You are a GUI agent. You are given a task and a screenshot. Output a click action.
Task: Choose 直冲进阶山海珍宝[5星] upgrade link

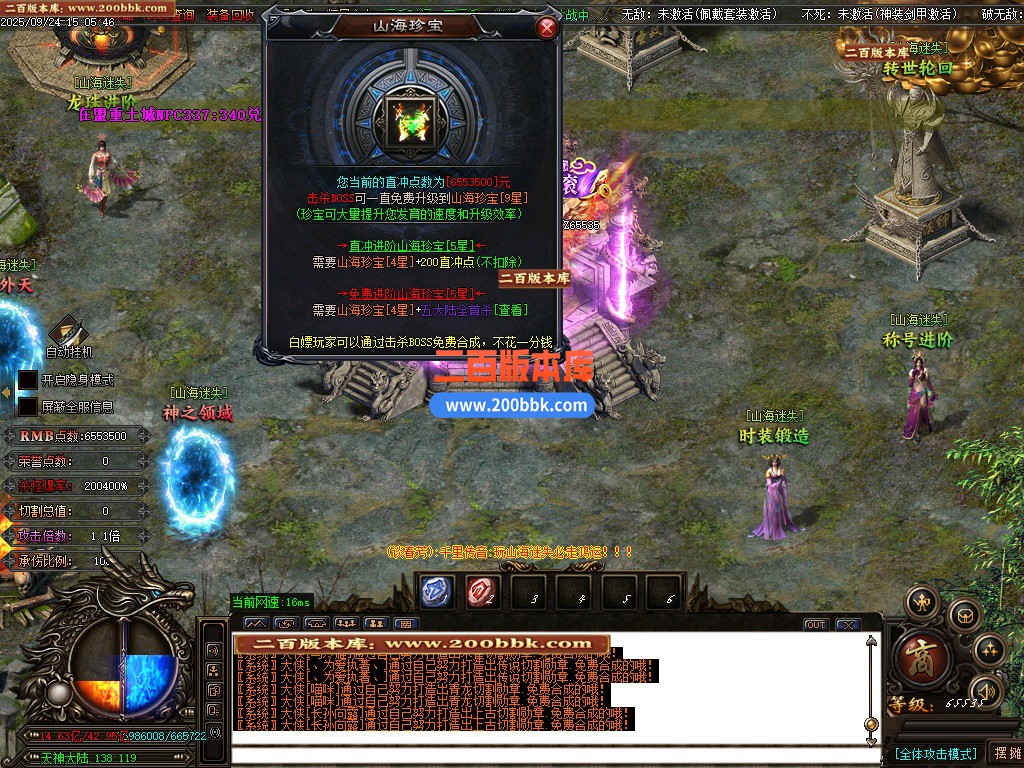[411, 245]
